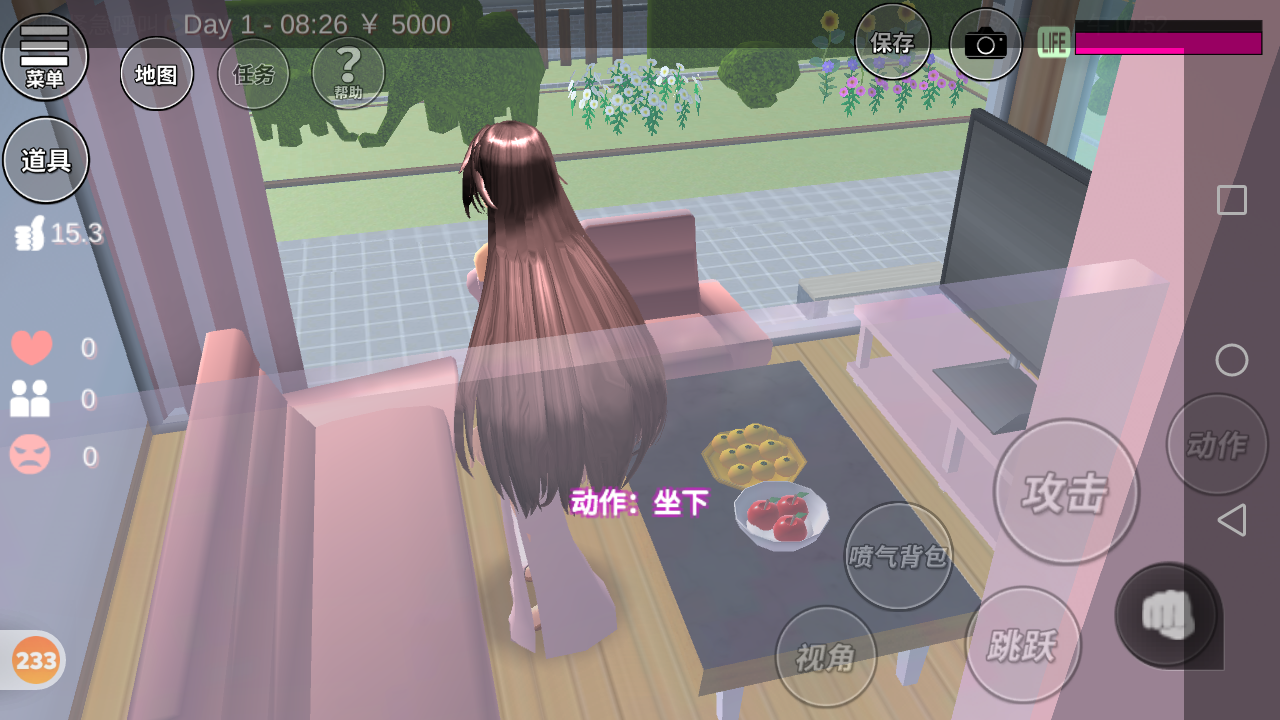This screenshot has width=1280, height=720.
Task: Tap the camera screenshot icon
Action: (x=985, y=44)
